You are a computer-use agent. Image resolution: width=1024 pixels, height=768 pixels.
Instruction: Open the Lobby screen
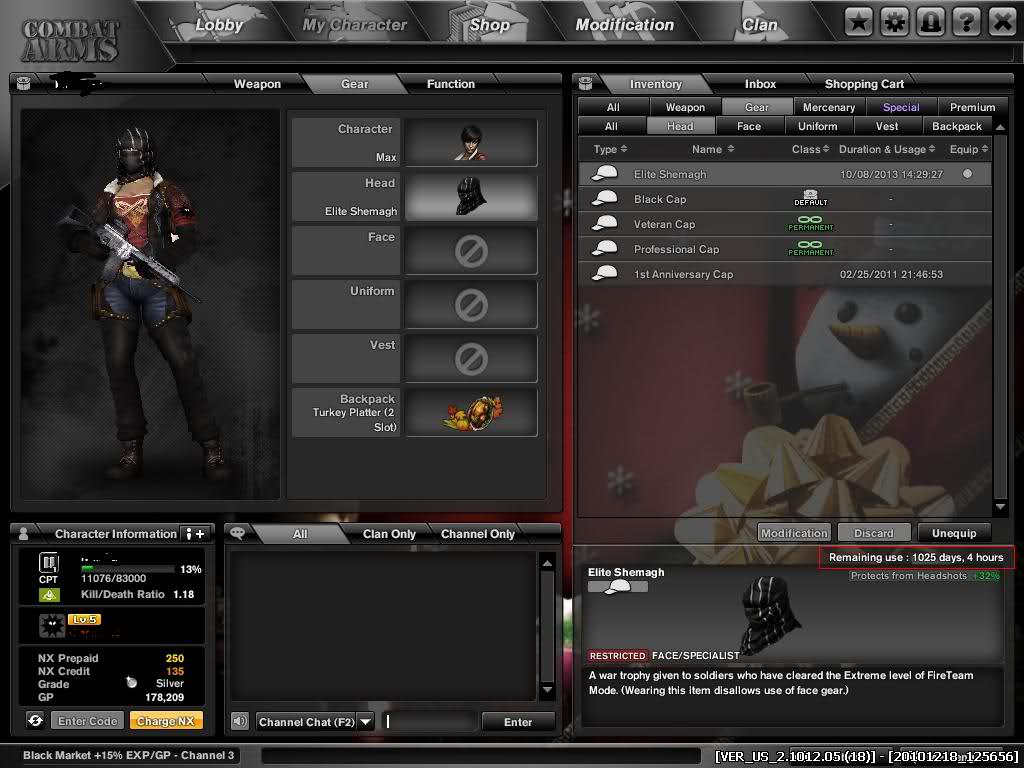[218, 25]
